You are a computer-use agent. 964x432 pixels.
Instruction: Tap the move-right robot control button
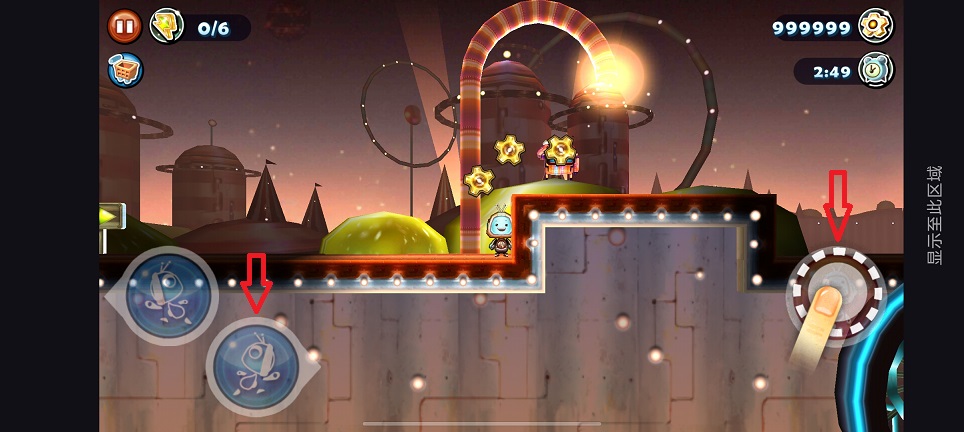tap(256, 362)
